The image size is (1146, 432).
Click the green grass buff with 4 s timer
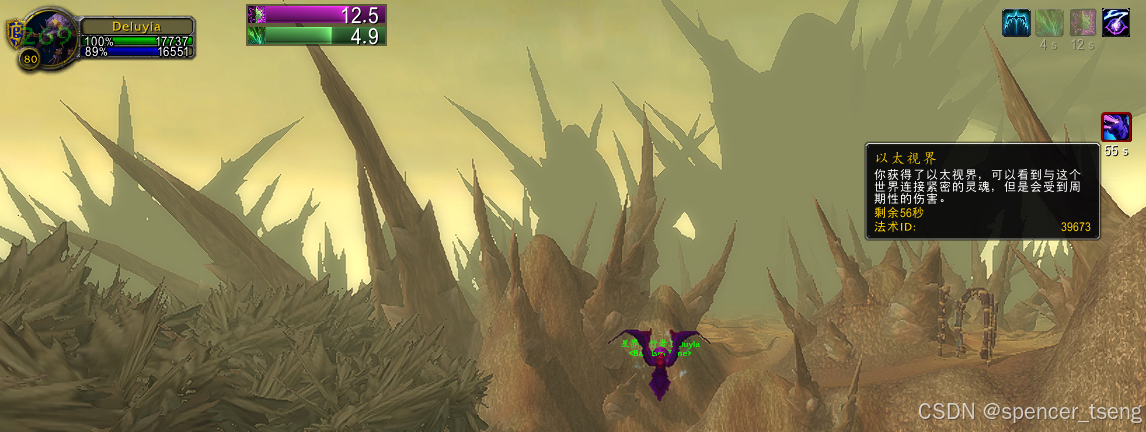tap(1049, 22)
